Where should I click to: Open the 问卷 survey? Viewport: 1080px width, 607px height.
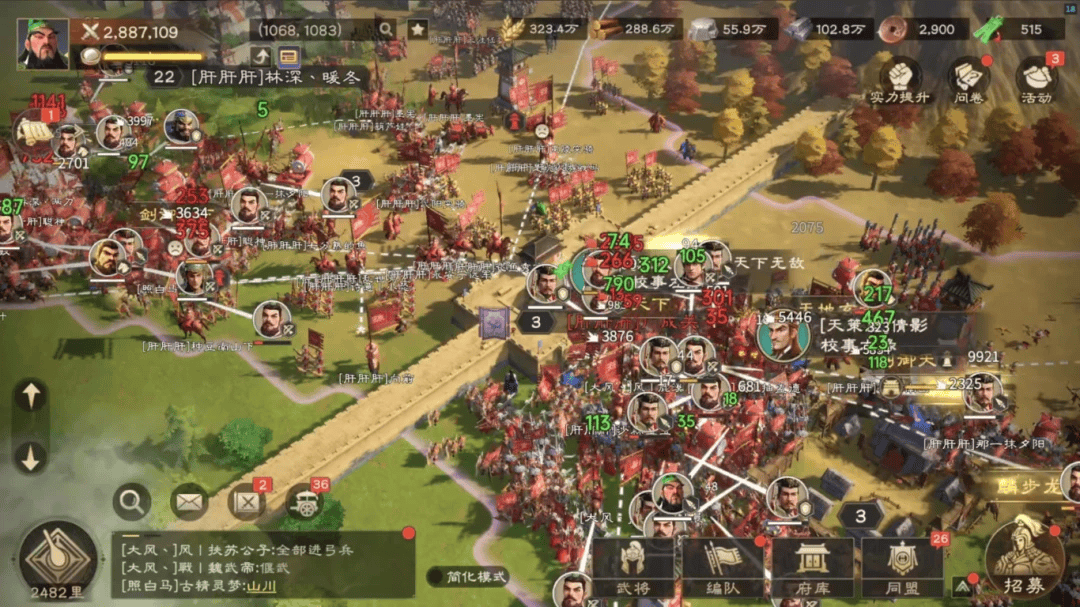968,80
